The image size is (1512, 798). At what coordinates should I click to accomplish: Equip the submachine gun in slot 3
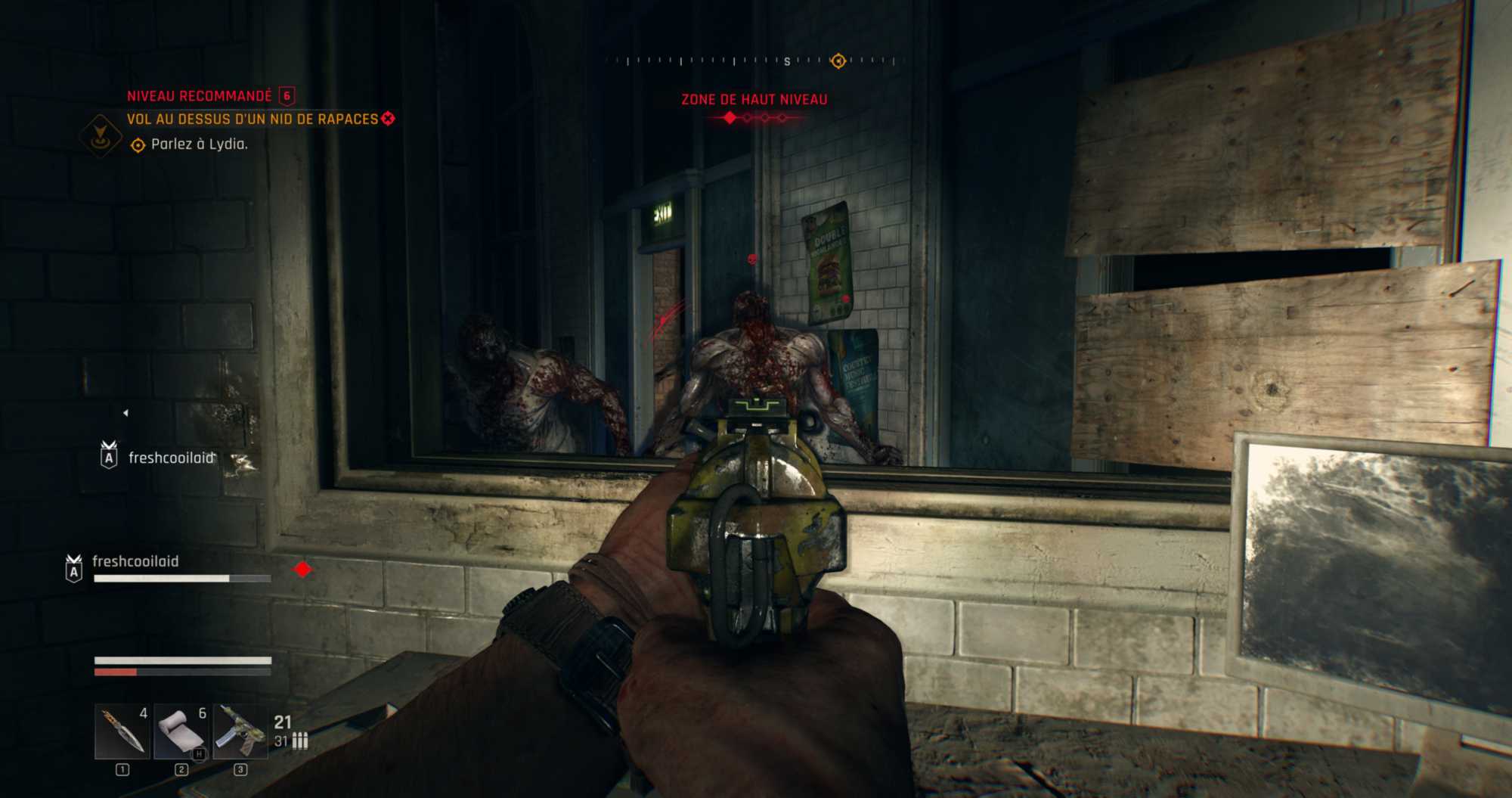240,731
